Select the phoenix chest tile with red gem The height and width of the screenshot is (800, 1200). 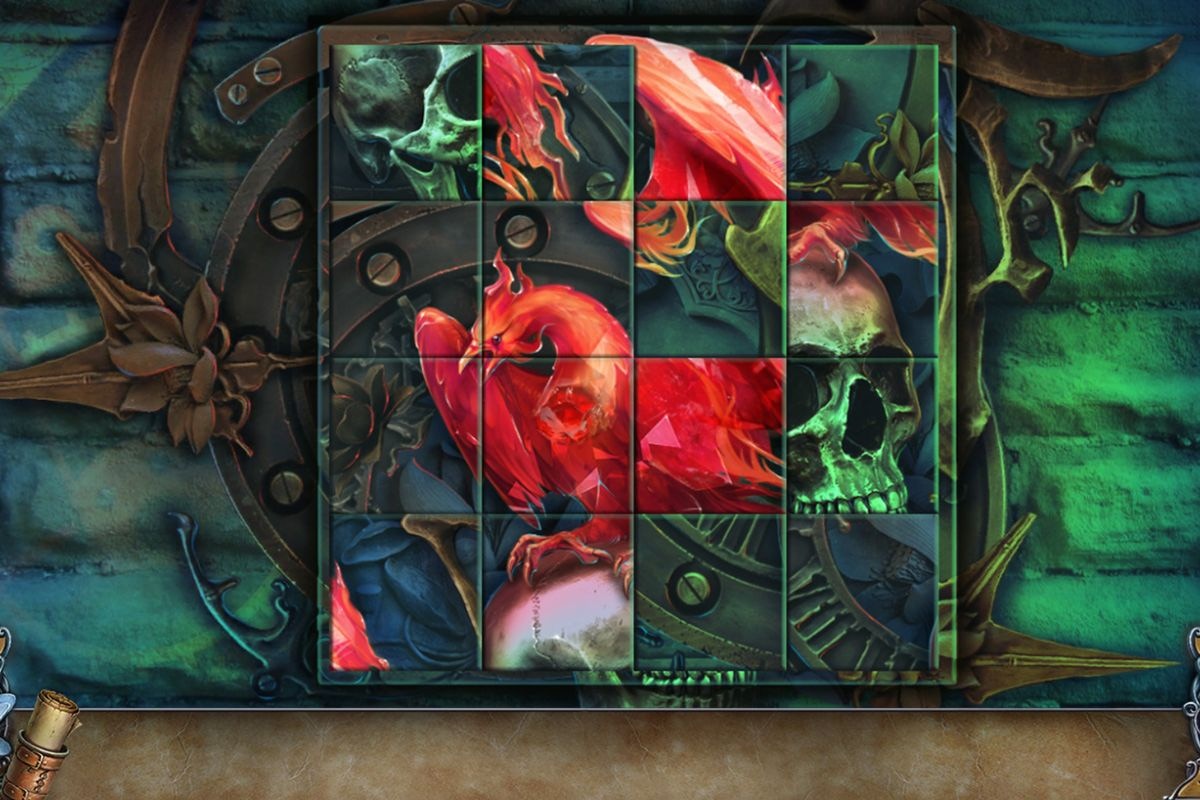[557, 435]
